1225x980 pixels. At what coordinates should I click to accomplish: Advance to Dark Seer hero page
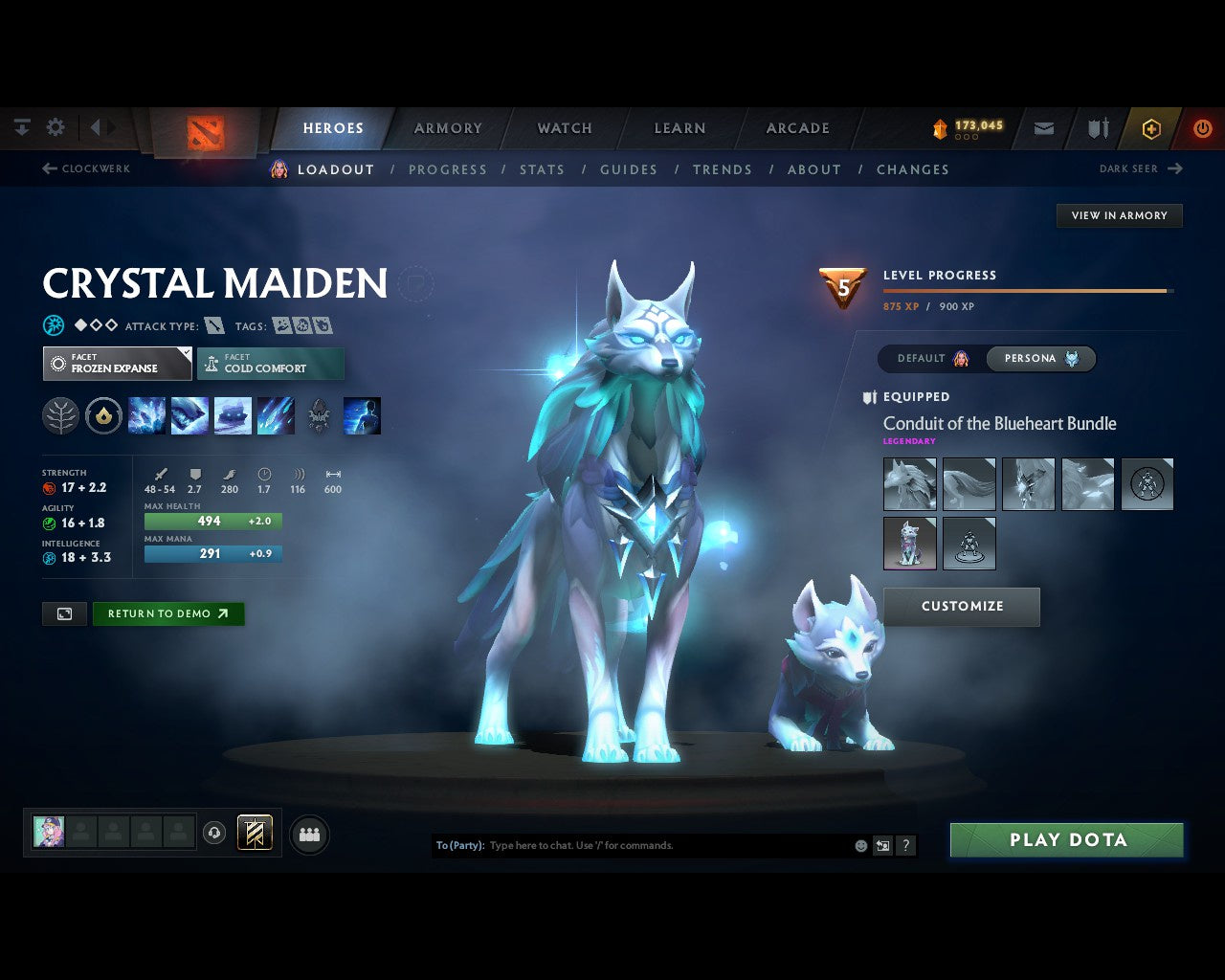point(1139,168)
